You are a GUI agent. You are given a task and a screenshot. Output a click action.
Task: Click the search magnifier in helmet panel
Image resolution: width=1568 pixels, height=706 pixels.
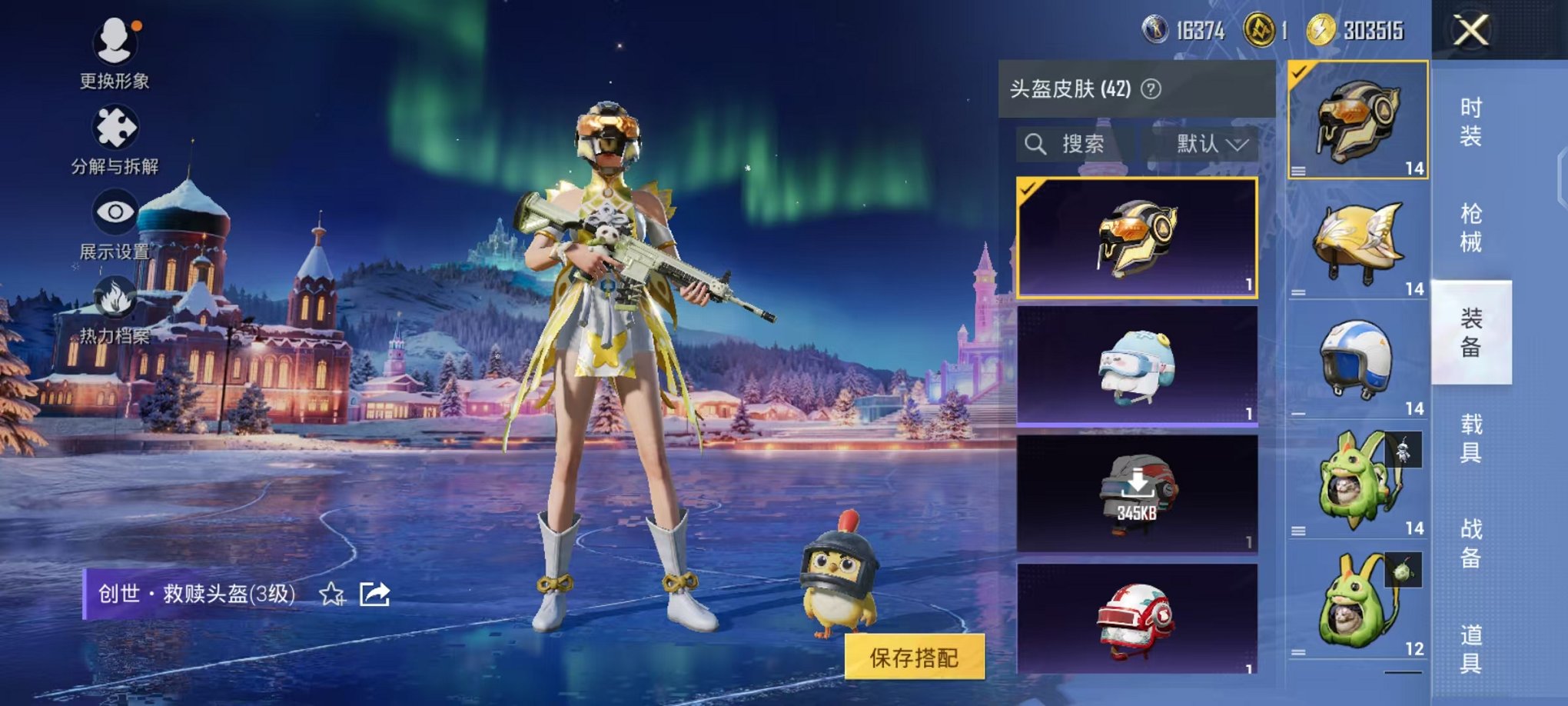1036,145
